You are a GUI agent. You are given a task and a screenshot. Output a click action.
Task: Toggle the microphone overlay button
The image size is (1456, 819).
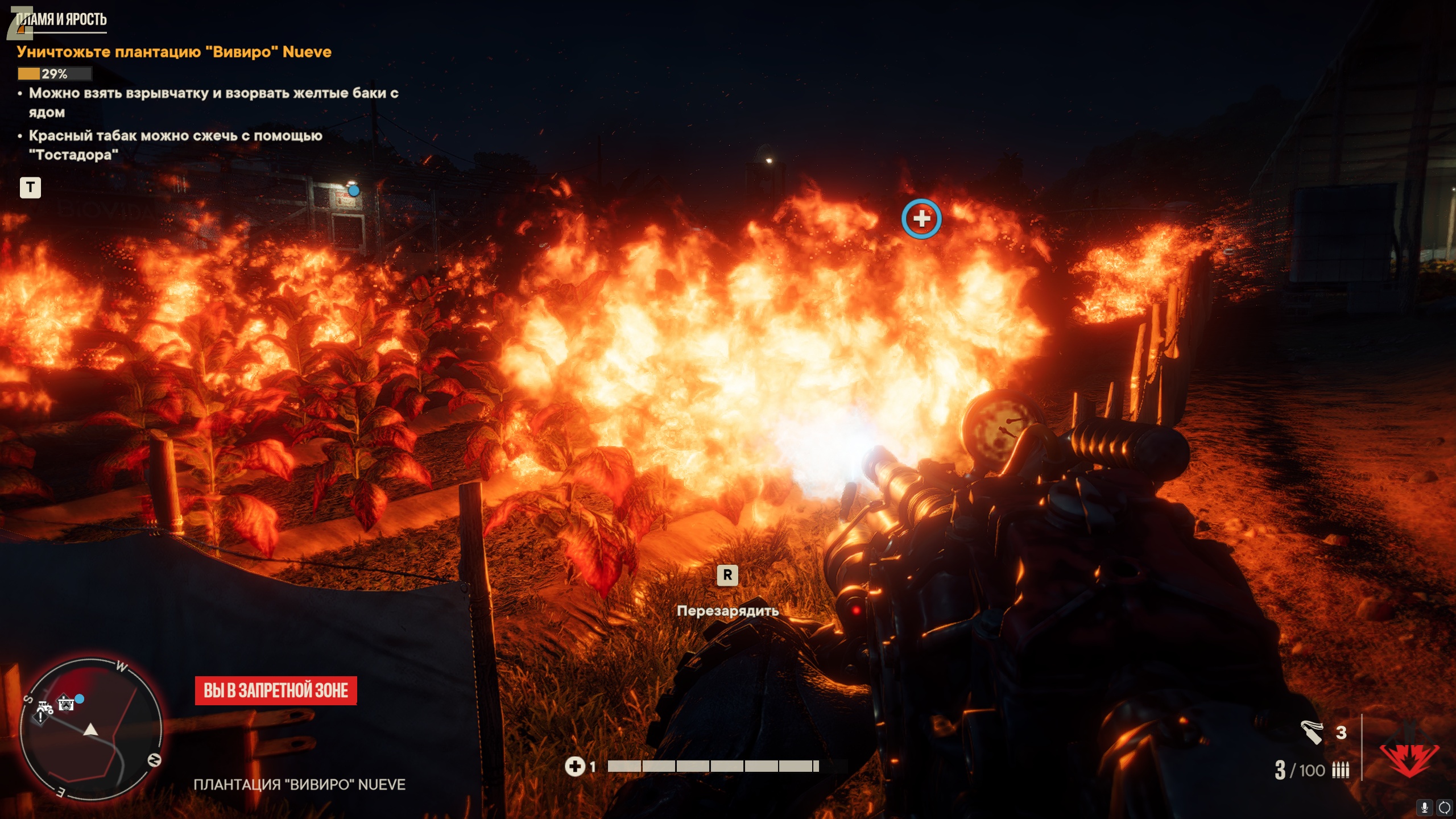[1425, 807]
